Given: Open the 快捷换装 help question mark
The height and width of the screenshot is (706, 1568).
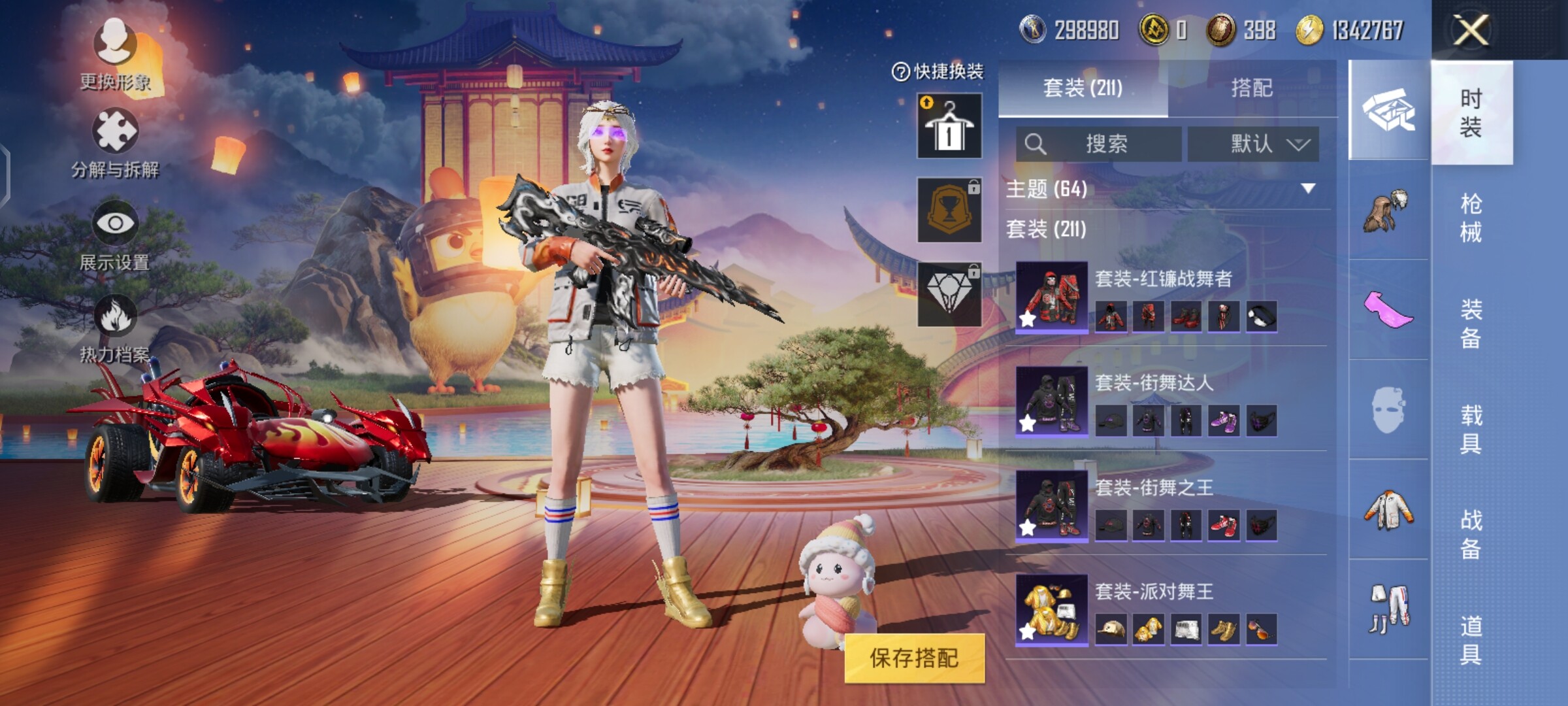Looking at the screenshot, I should point(900,72).
